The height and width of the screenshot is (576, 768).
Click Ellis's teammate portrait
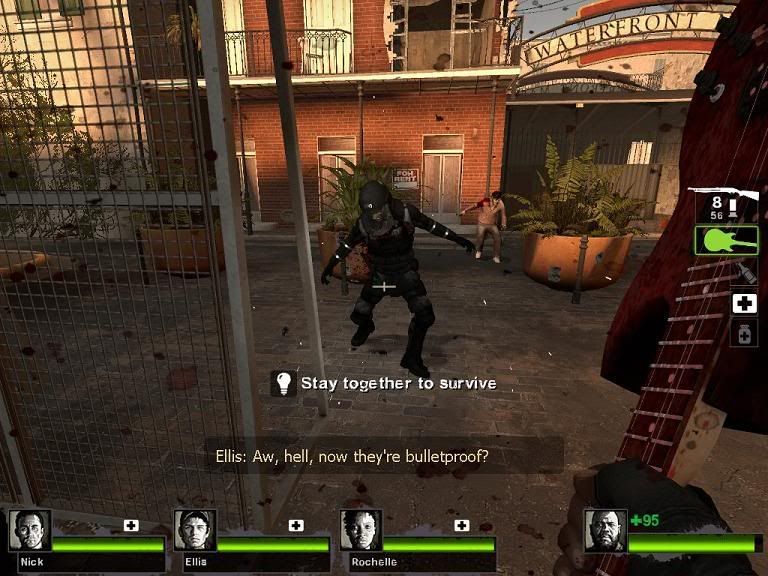click(194, 530)
